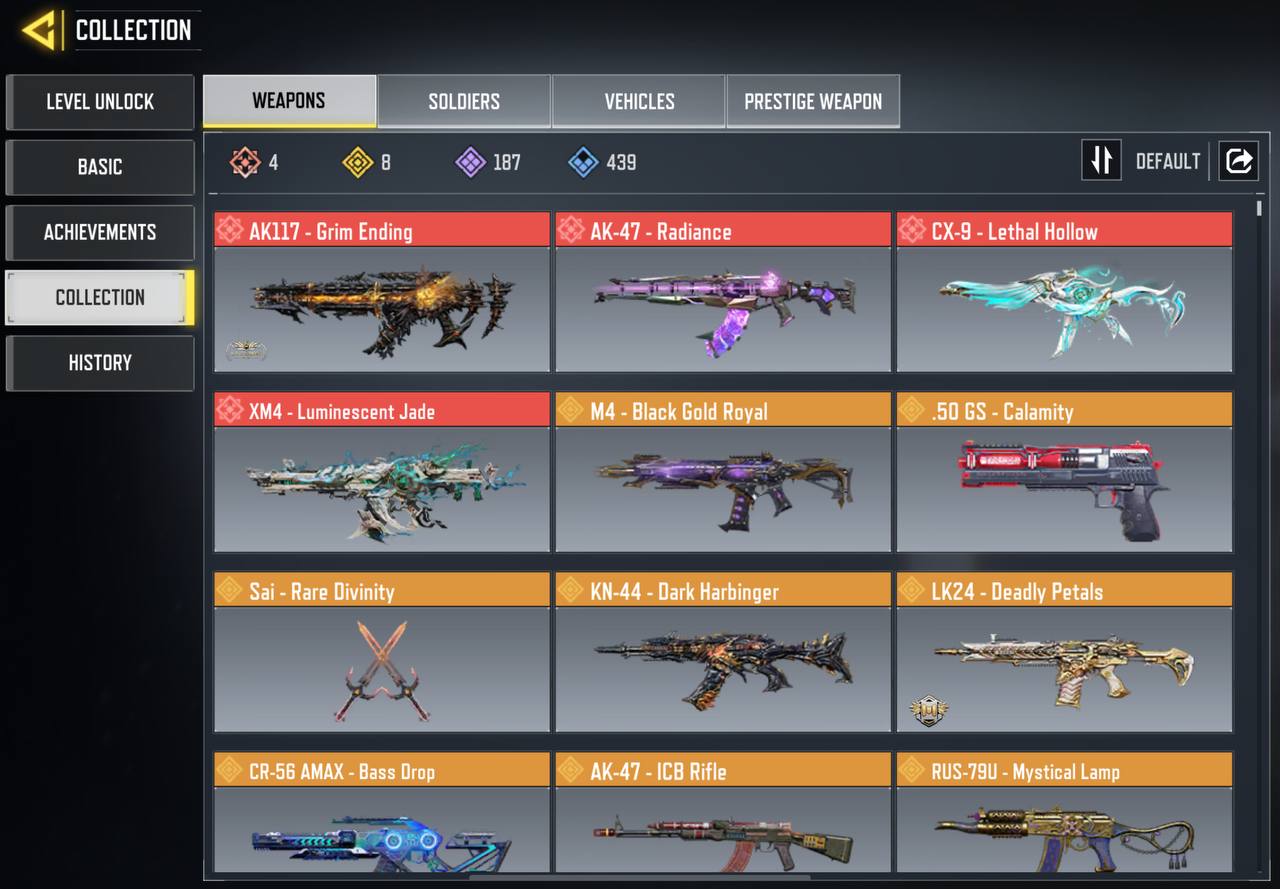
Task: Toggle the sort order arrows button
Action: [1101, 161]
